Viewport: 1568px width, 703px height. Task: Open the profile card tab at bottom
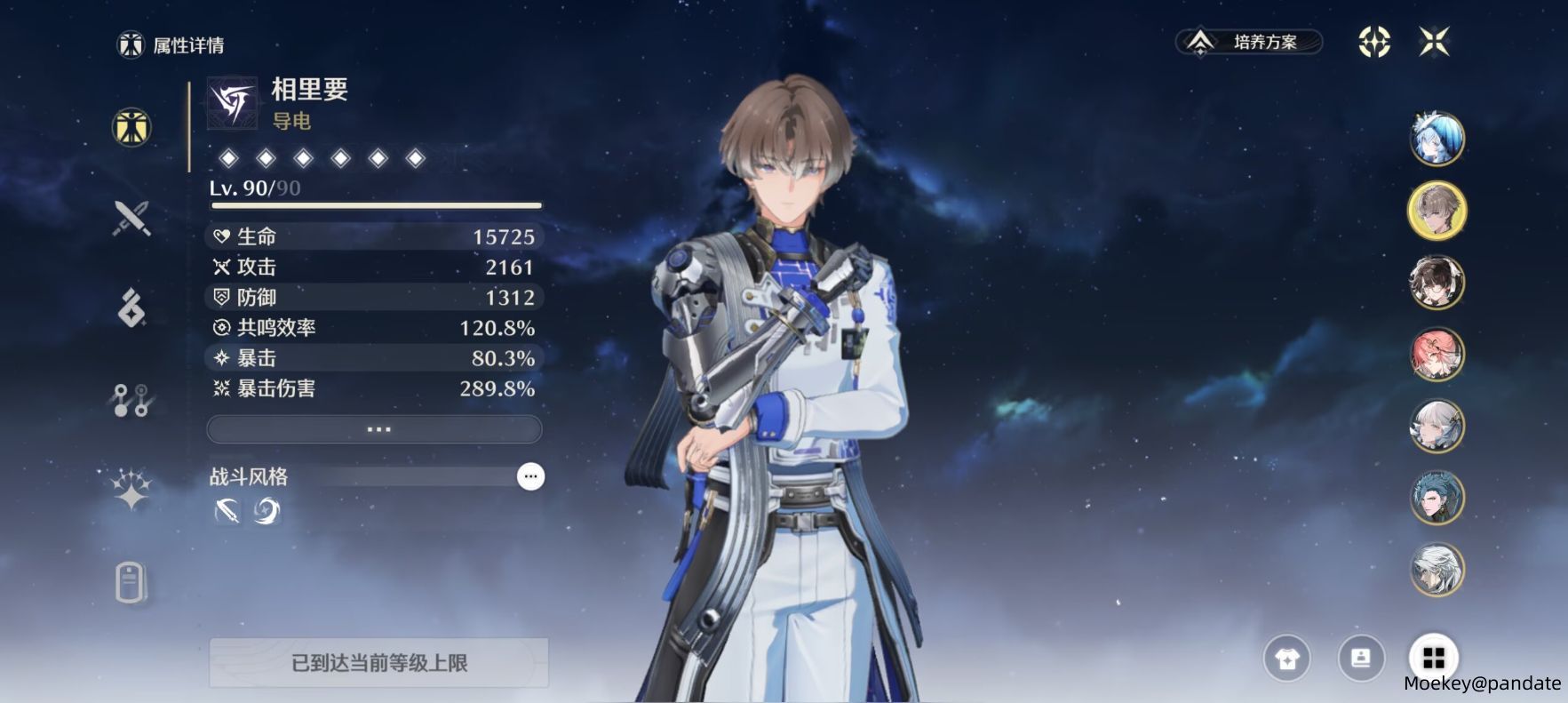point(130,583)
